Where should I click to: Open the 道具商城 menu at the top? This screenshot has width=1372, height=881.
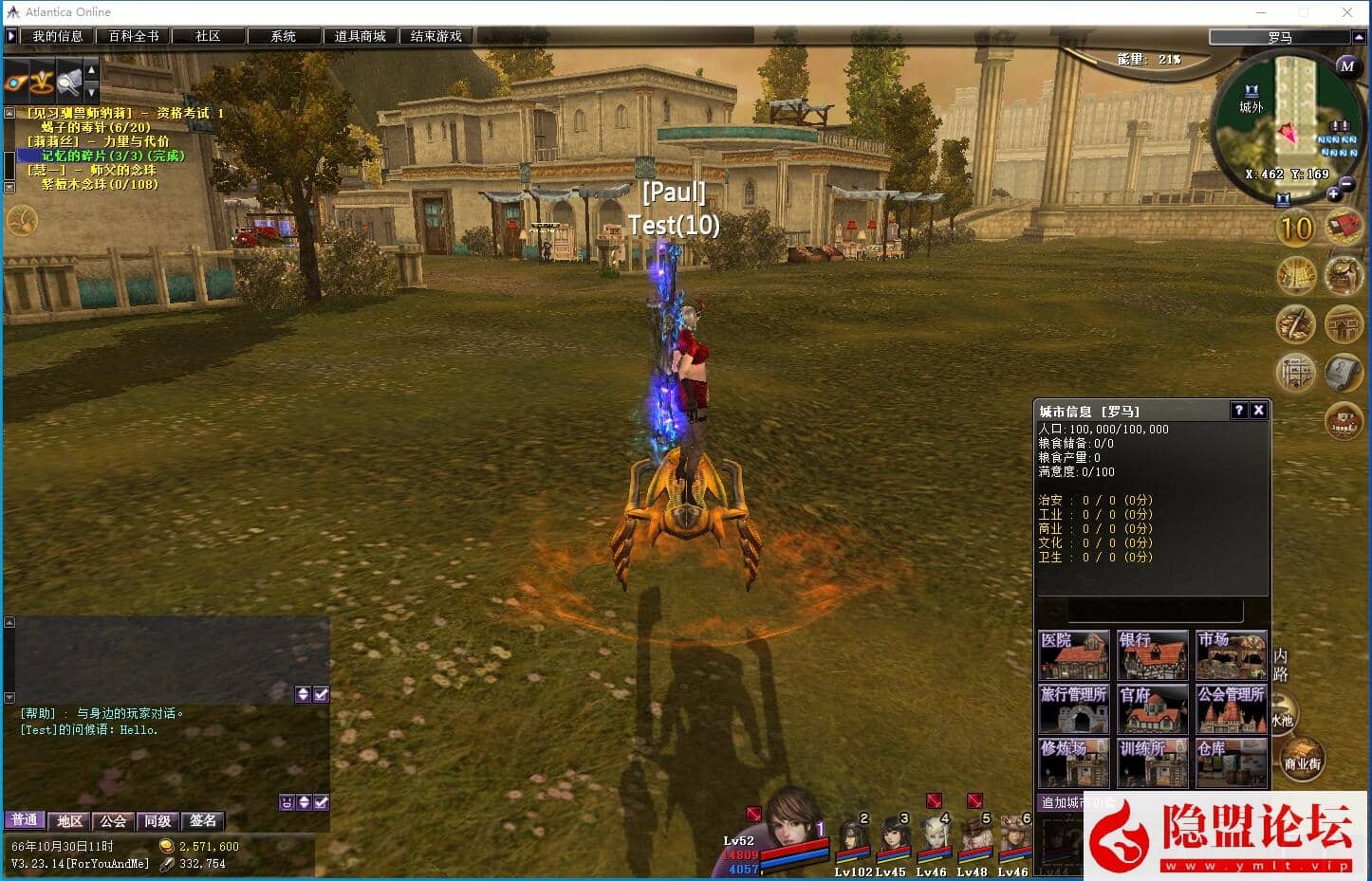point(360,35)
